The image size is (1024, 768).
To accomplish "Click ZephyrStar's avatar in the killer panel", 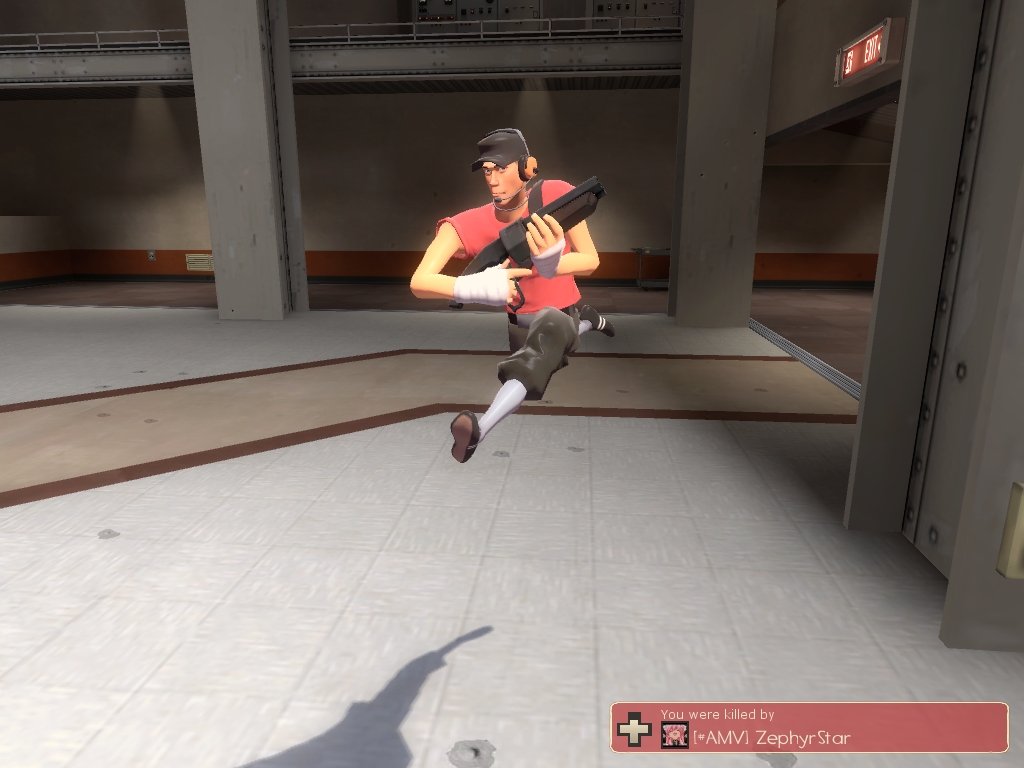I will click(674, 736).
